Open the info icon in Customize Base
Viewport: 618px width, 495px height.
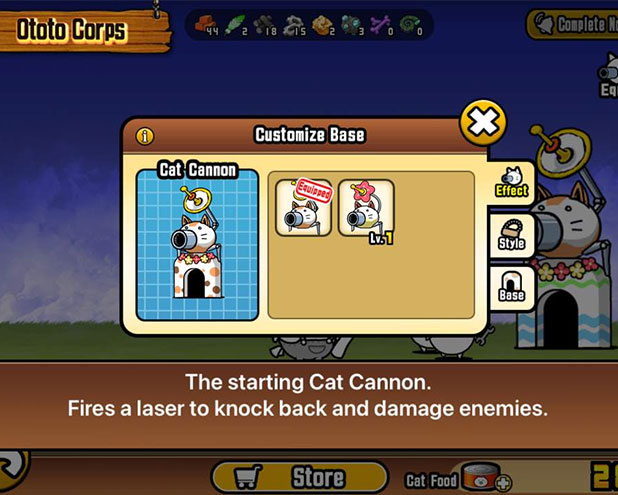click(x=145, y=135)
